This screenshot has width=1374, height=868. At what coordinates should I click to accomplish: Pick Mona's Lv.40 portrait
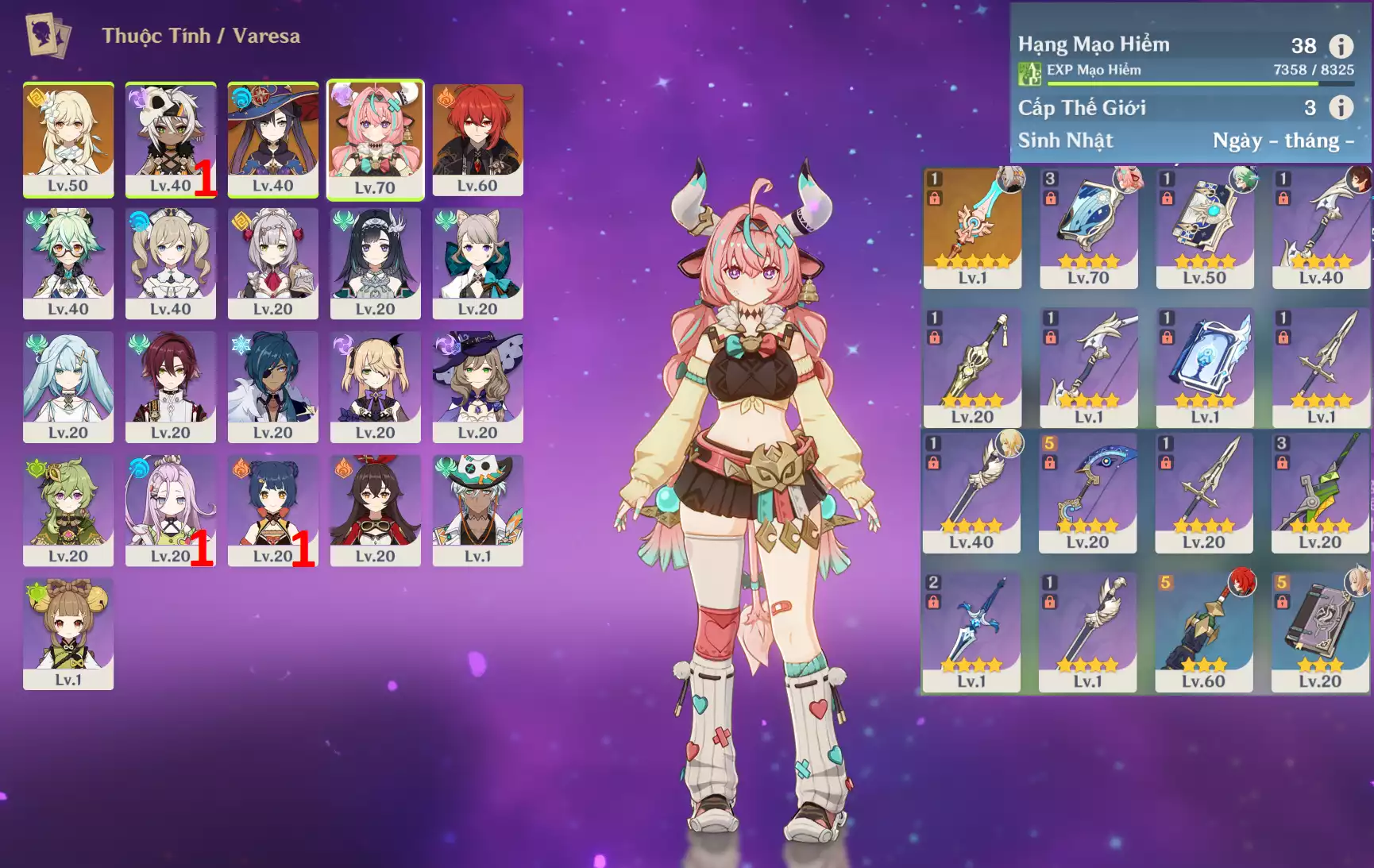(272, 139)
